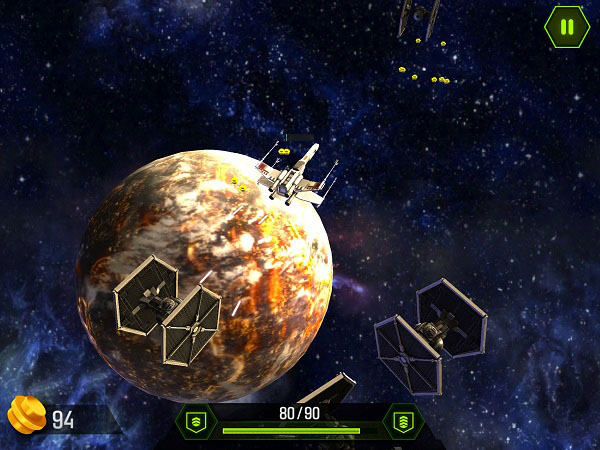Pause the game with the green hexagon button
This screenshot has height=450, width=600.
coord(567,27)
